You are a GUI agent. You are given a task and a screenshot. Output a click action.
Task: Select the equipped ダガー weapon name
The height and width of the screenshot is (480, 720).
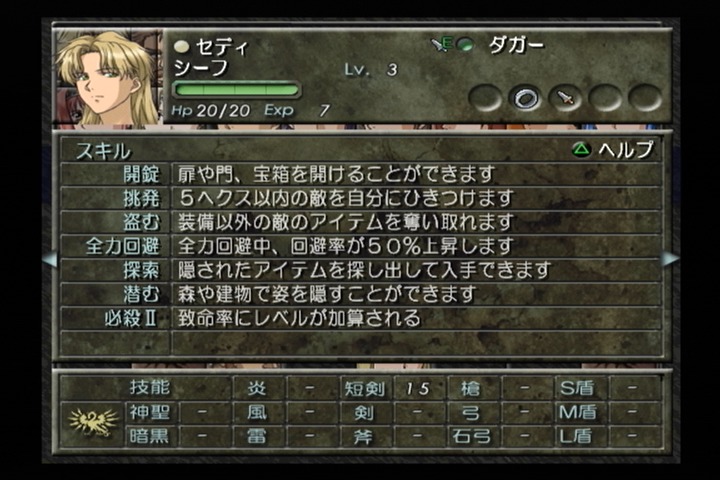point(517,45)
